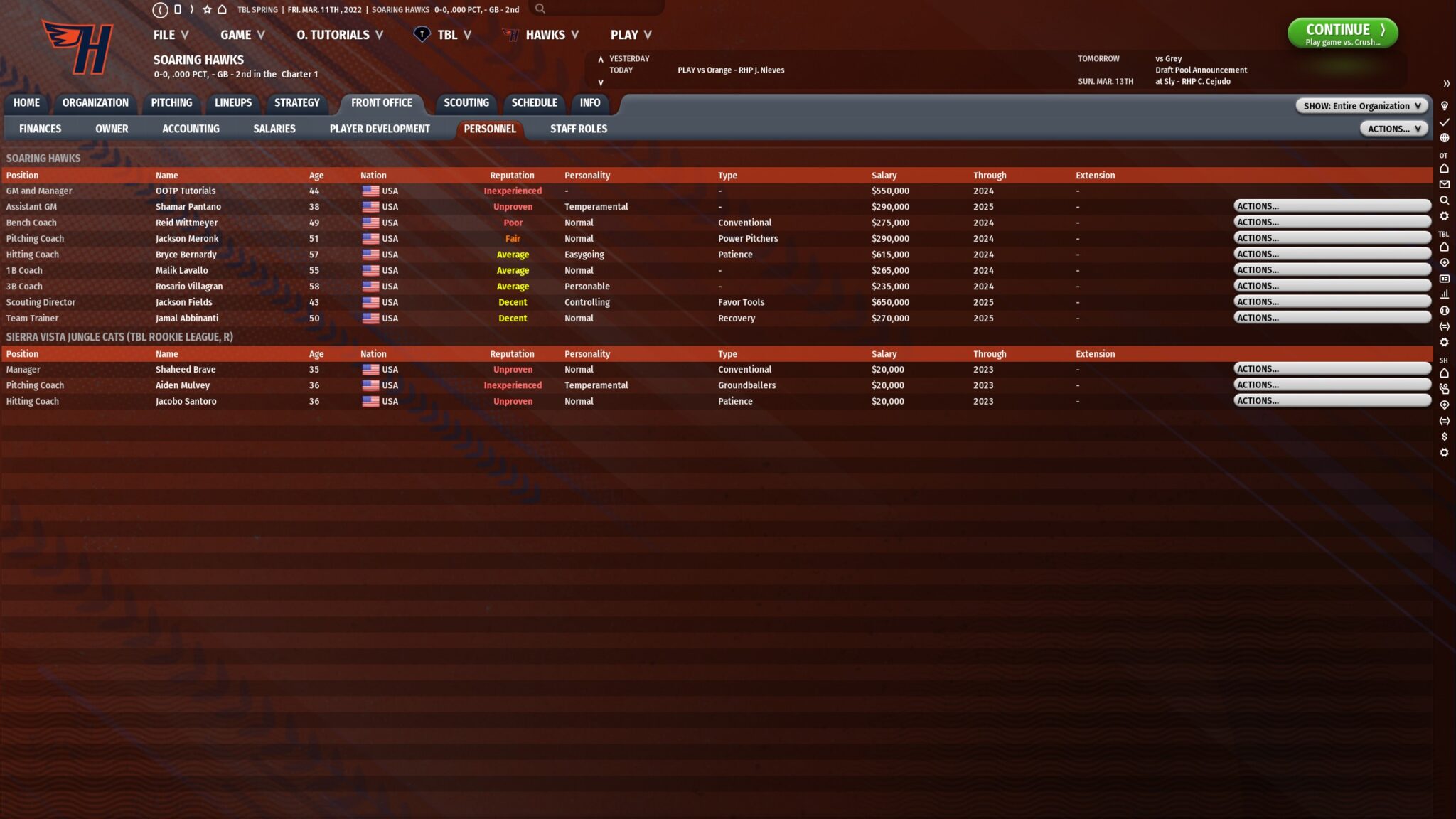Open the SHOW: Entire Organization dropdown
The height and width of the screenshot is (819, 1456).
pyautogui.click(x=1361, y=105)
